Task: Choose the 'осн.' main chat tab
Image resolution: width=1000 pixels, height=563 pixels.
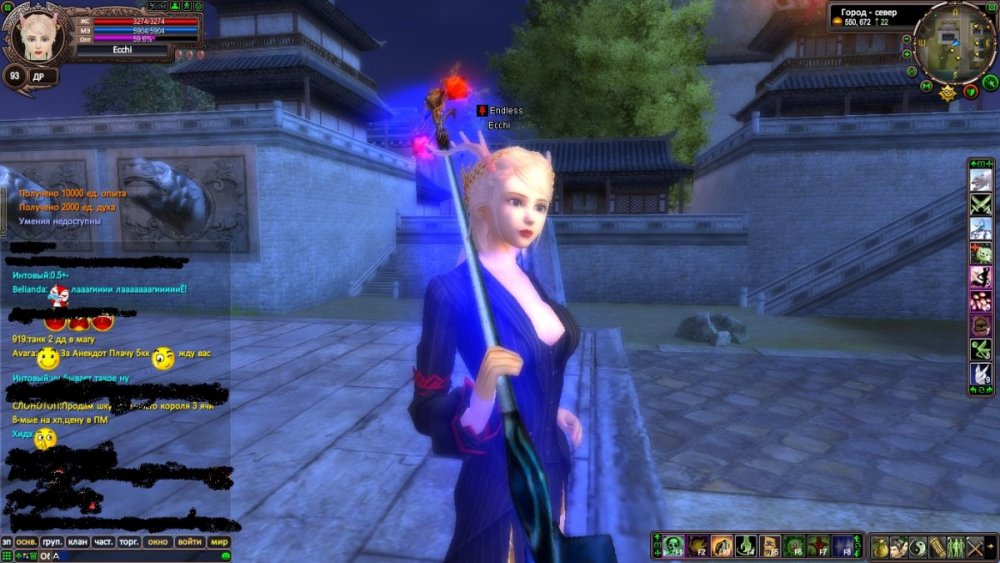Action: [x=27, y=542]
